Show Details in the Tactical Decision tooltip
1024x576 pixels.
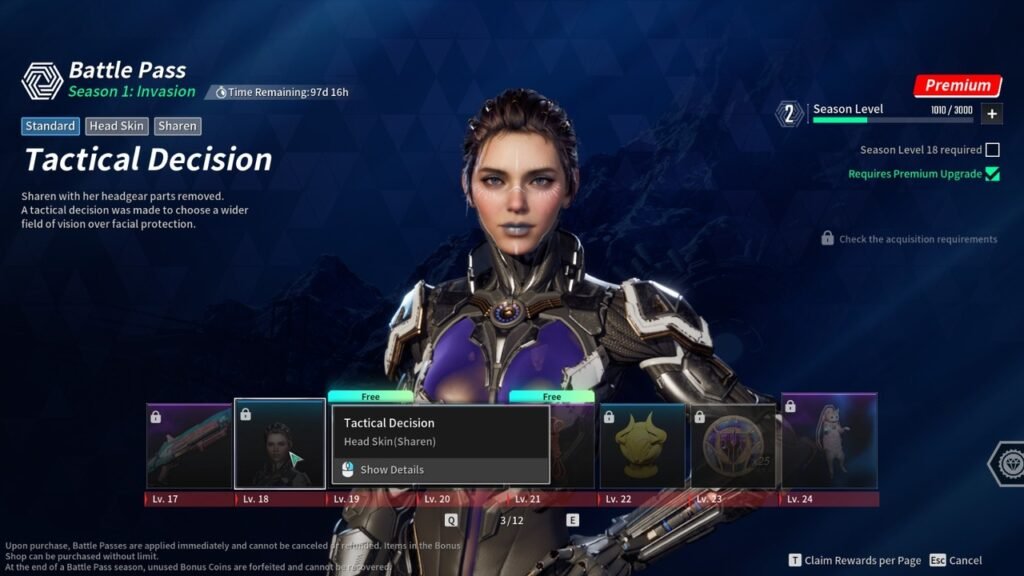[x=391, y=470]
